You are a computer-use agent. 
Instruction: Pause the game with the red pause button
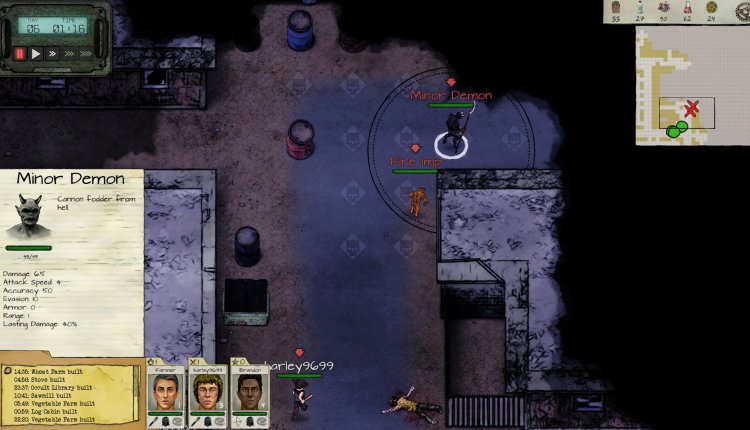[x=20, y=53]
